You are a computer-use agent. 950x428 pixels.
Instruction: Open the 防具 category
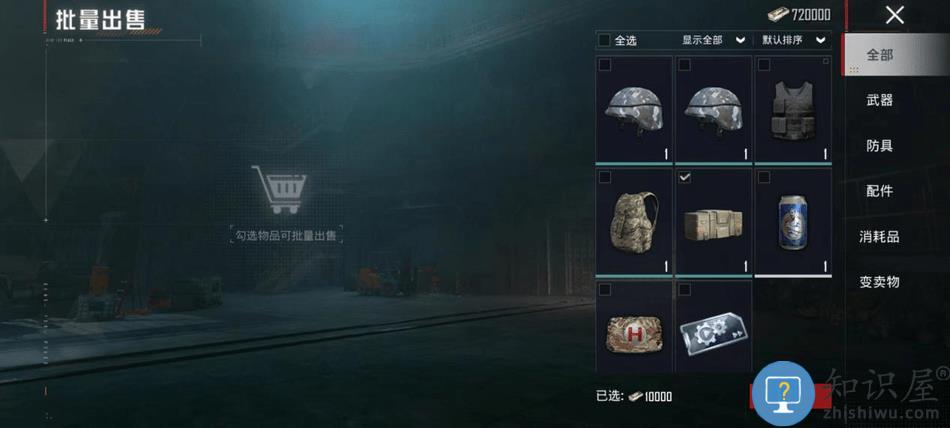880,146
